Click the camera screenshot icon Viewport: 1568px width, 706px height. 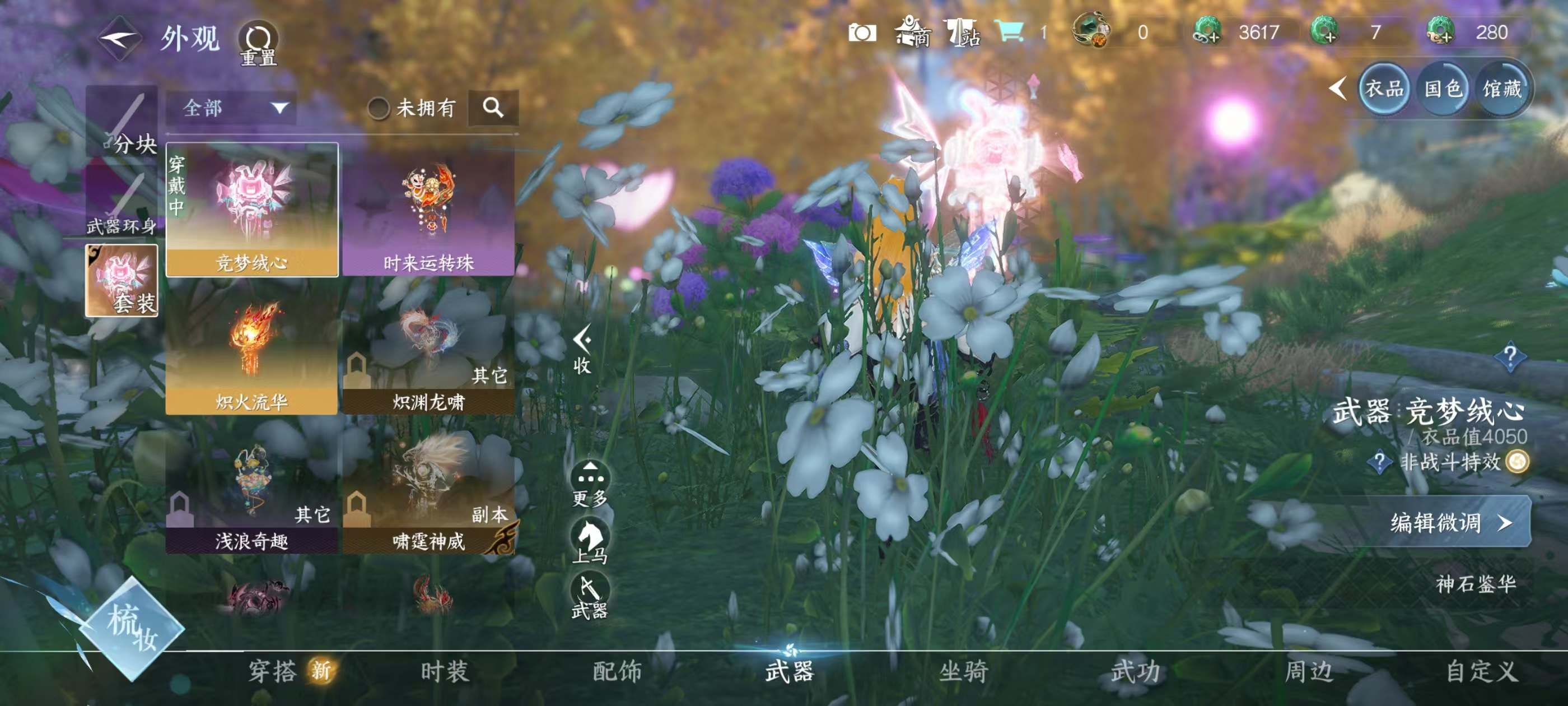tap(863, 34)
